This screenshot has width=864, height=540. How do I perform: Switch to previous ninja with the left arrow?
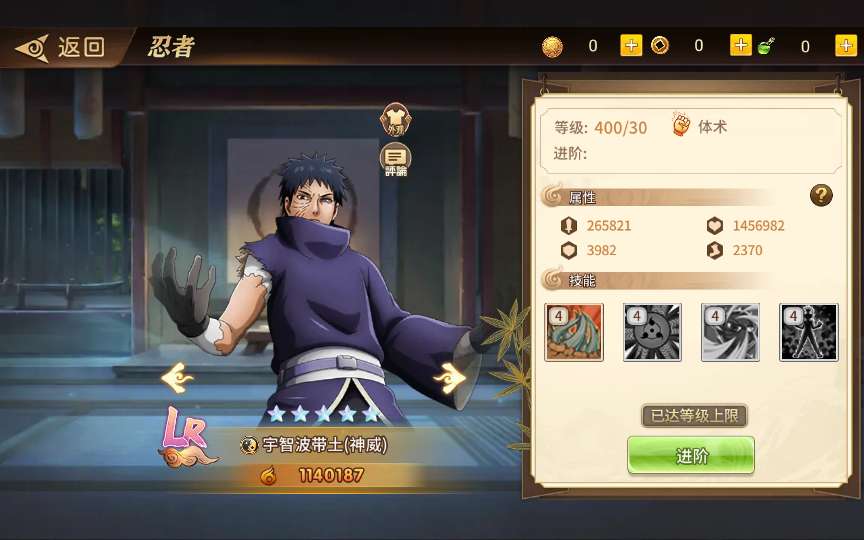click(x=177, y=377)
